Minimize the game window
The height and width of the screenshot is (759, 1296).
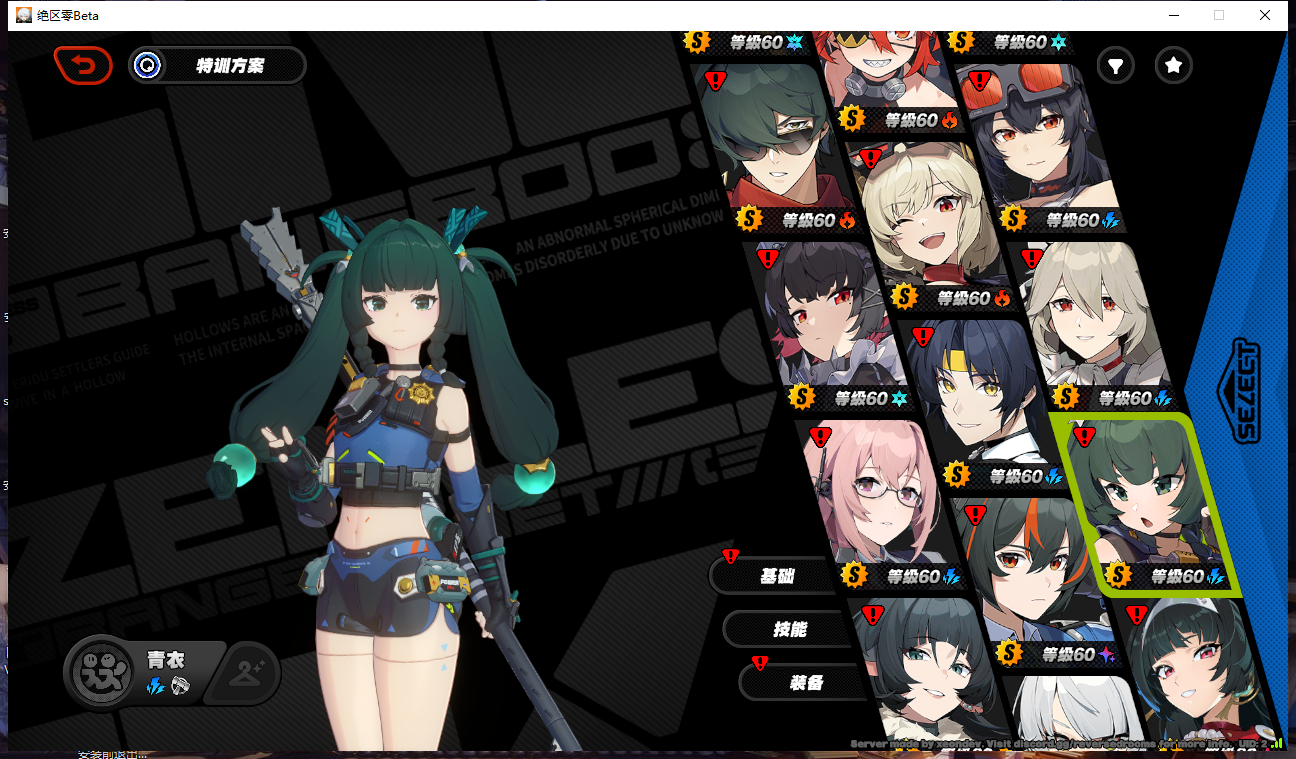click(x=1172, y=15)
